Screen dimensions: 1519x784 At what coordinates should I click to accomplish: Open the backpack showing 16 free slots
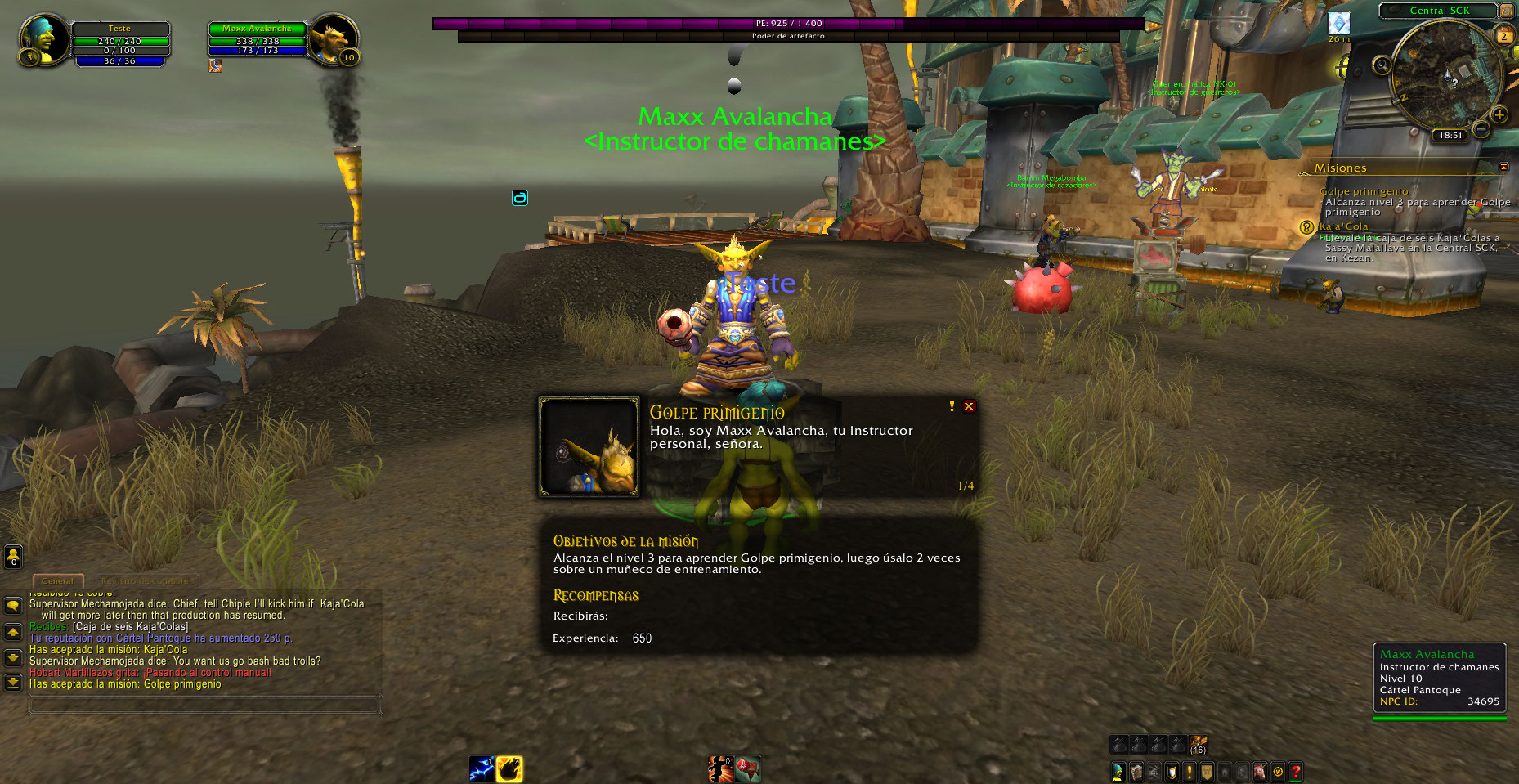pyautogui.click(x=1198, y=745)
